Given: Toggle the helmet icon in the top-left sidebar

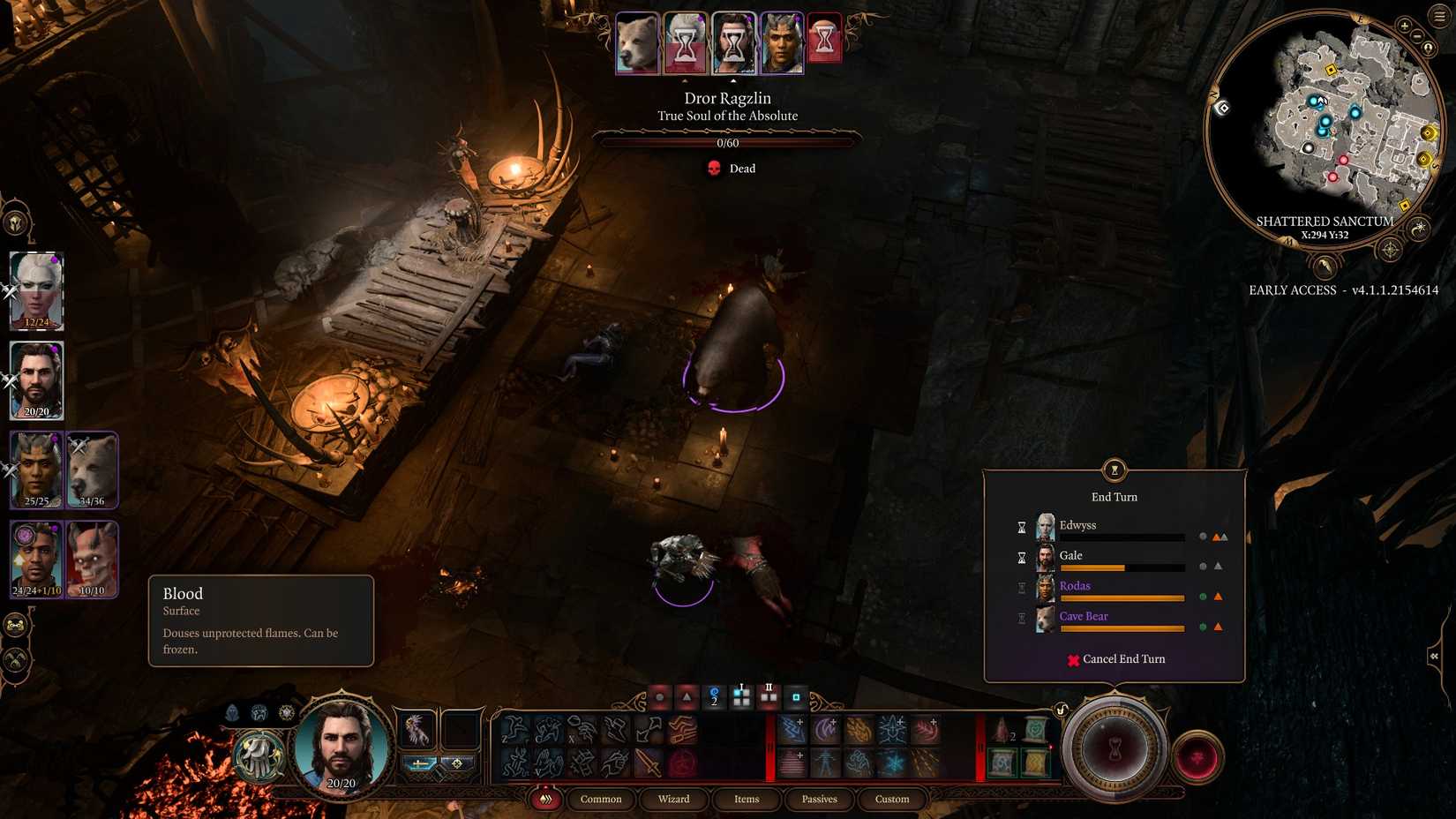Looking at the screenshot, I should click(x=13, y=221).
